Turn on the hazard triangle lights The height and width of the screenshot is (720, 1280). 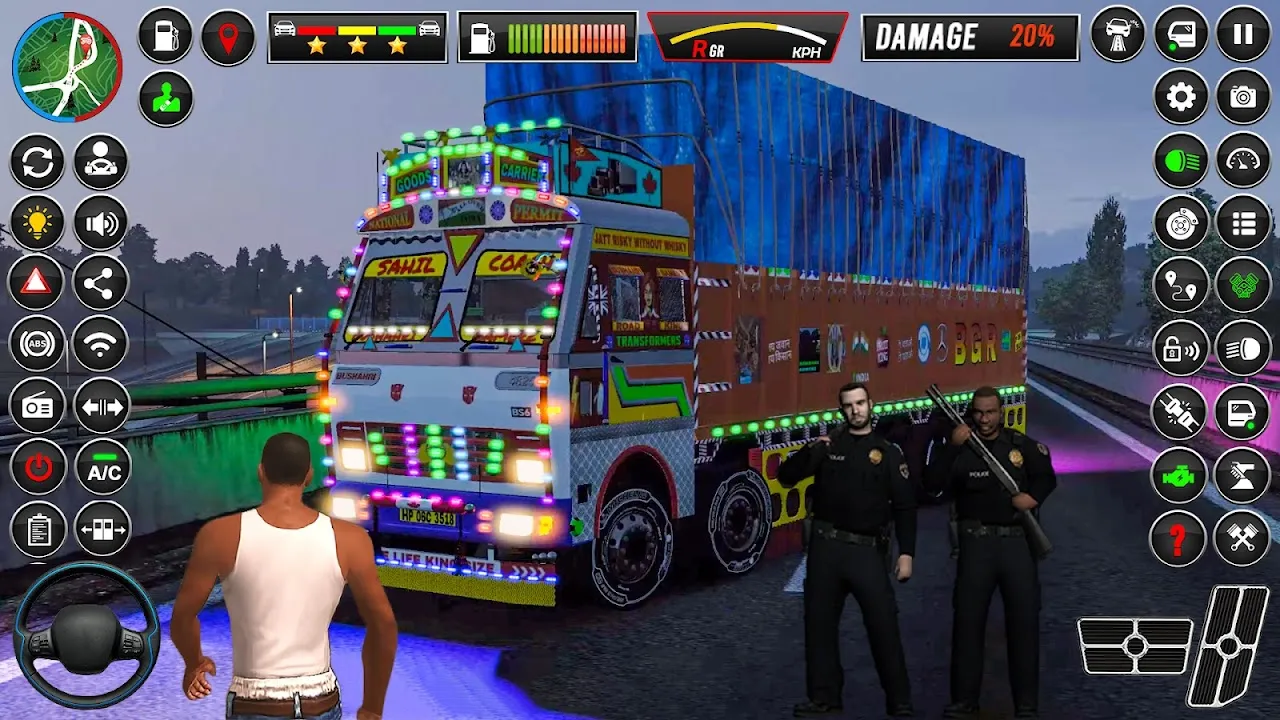[38, 284]
